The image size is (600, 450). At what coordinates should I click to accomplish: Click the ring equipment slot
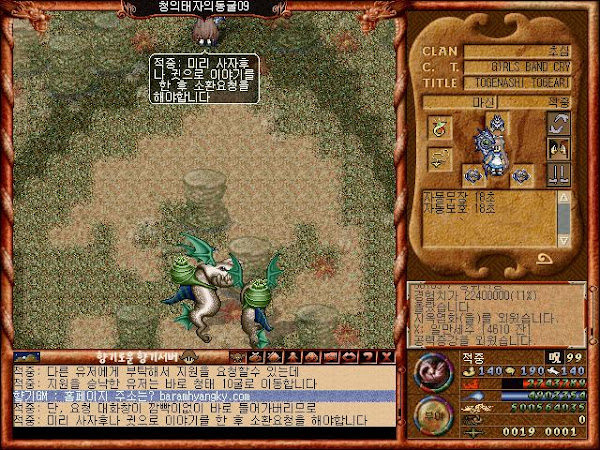[438, 128]
